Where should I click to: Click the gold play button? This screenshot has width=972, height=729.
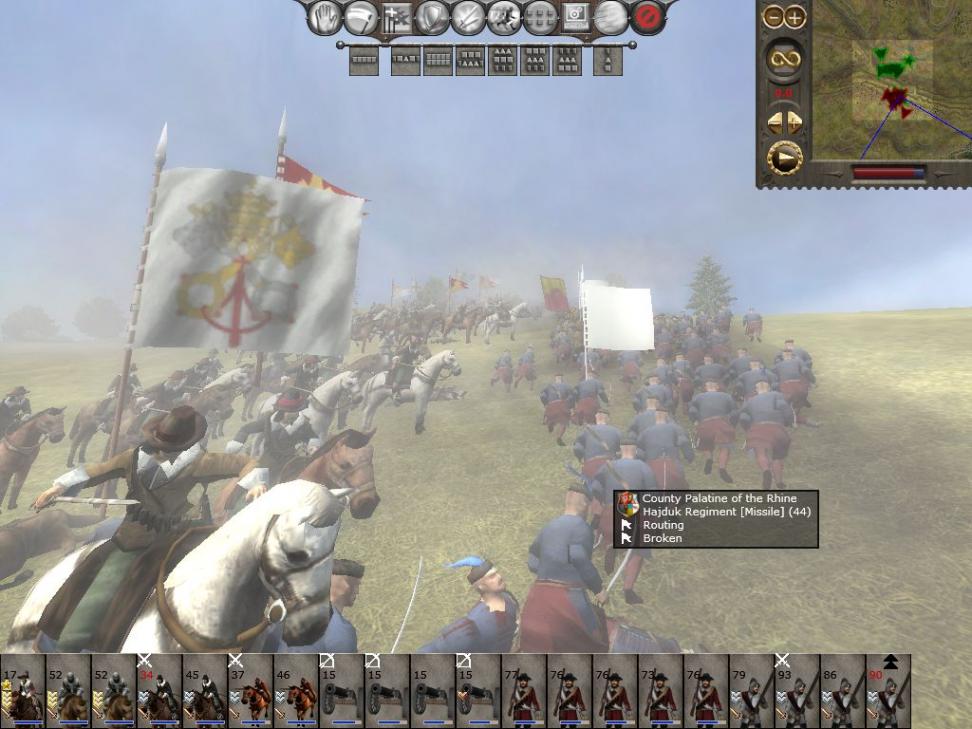click(784, 158)
